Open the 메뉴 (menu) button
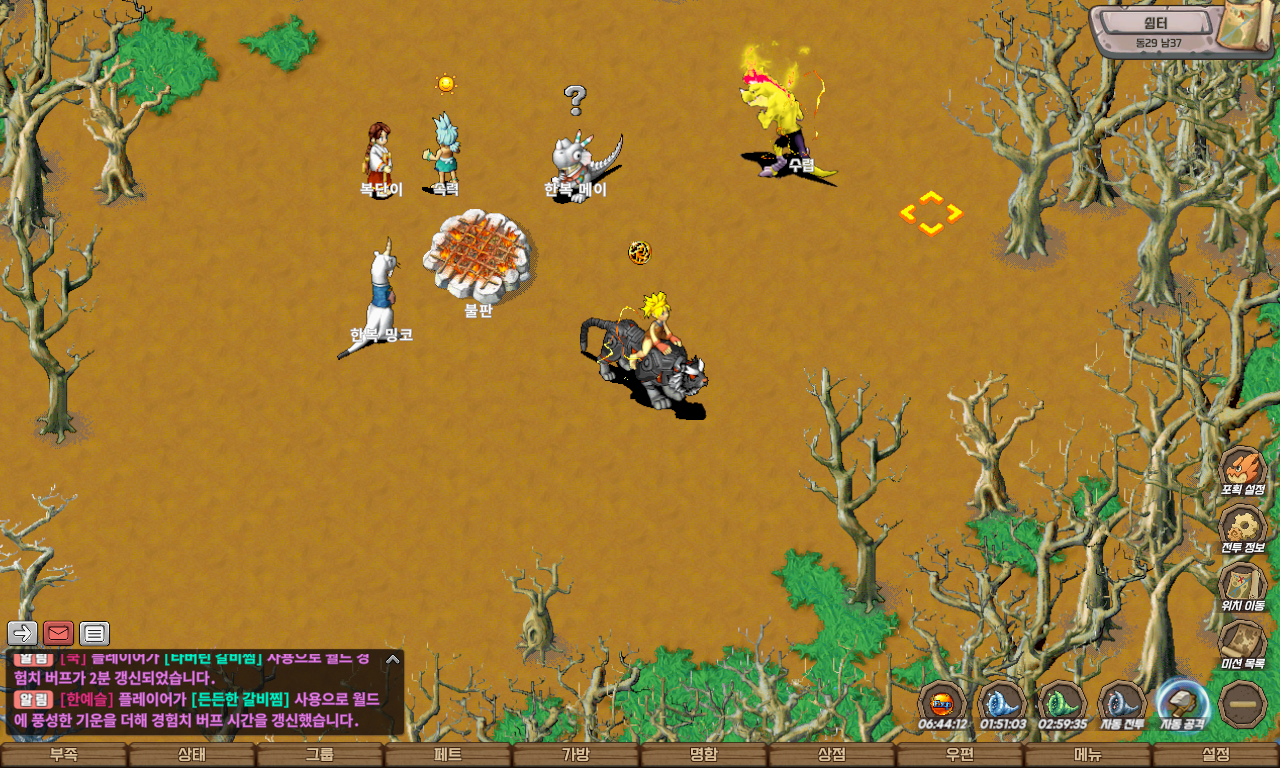Viewport: 1280px width, 768px height. (1088, 755)
